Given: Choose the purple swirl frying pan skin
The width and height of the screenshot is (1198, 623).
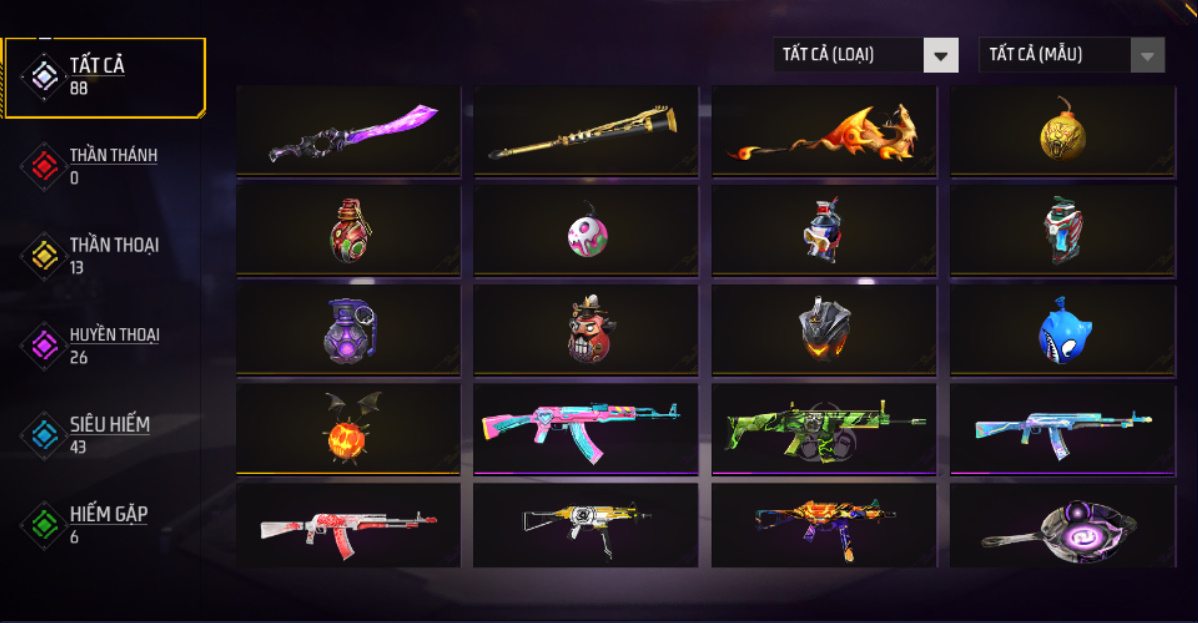Looking at the screenshot, I should point(1062,525).
